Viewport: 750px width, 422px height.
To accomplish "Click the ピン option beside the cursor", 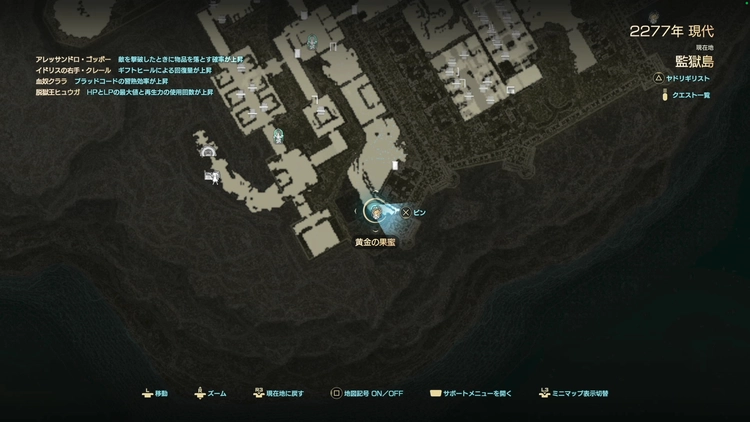I will [414, 212].
